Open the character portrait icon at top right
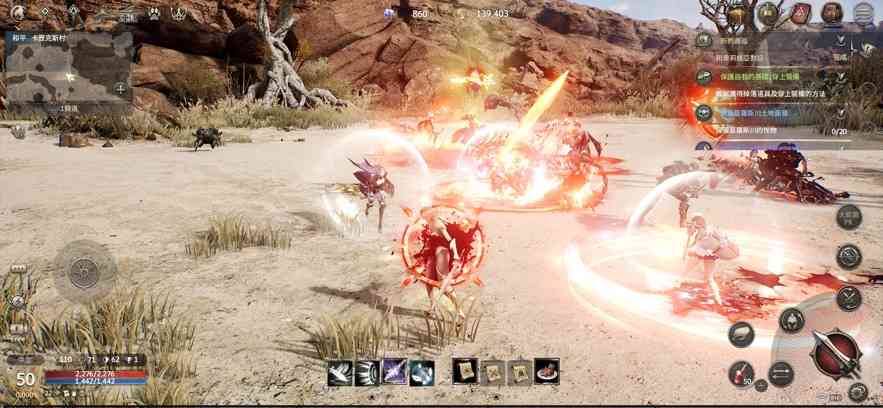The height and width of the screenshot is (408, 883). pos(832,13)
